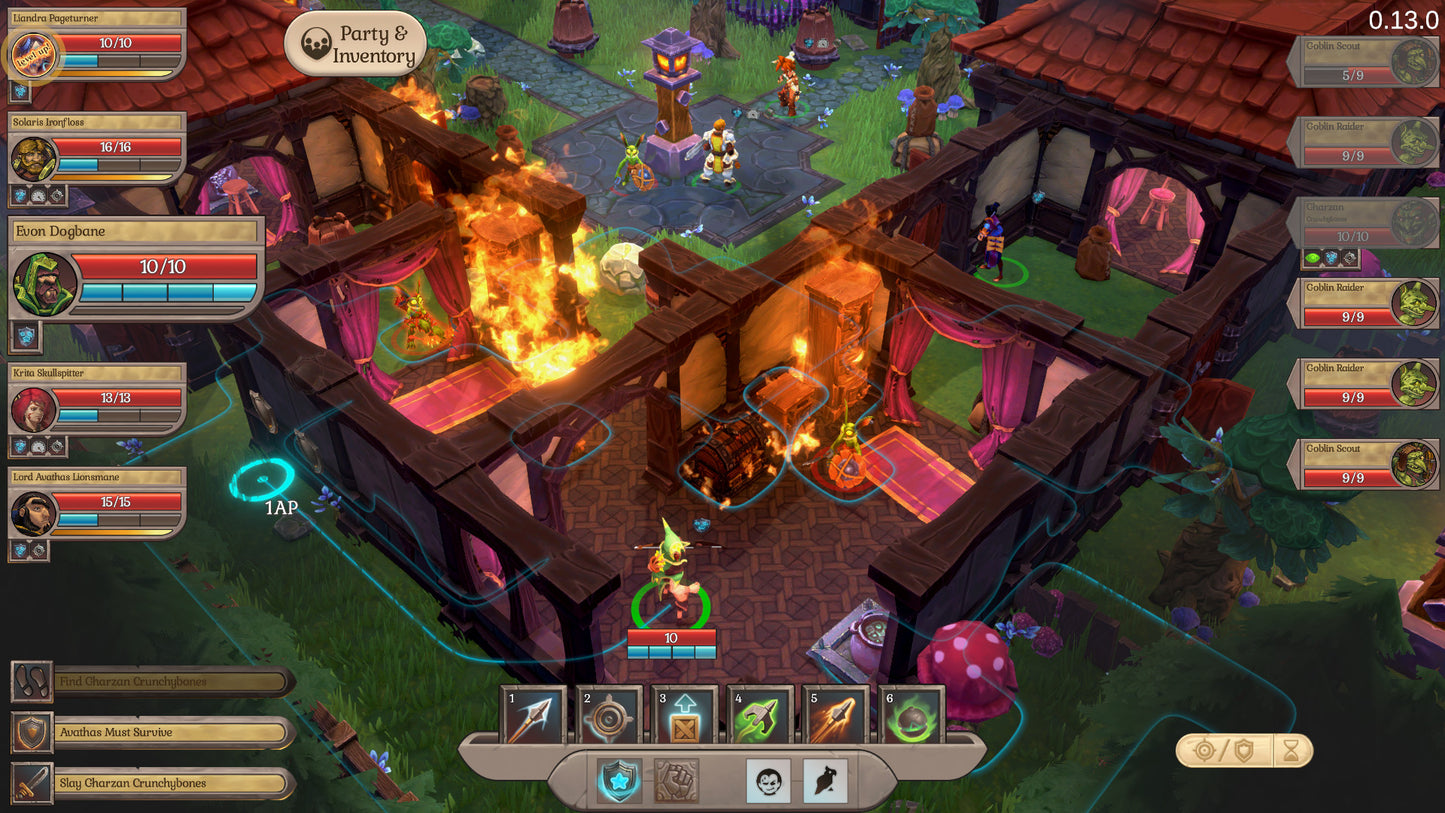Open the Slay Gharzan Crunchybones objective
The height and width of the screenshot is (813, 1445).
(x=150, y=783)
